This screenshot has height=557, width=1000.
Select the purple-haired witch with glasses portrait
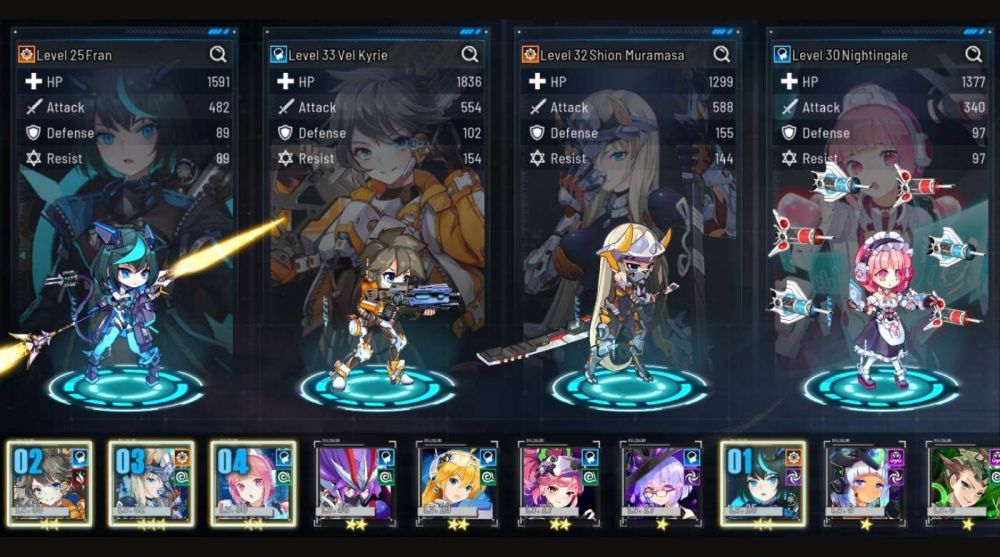[661, 483]
